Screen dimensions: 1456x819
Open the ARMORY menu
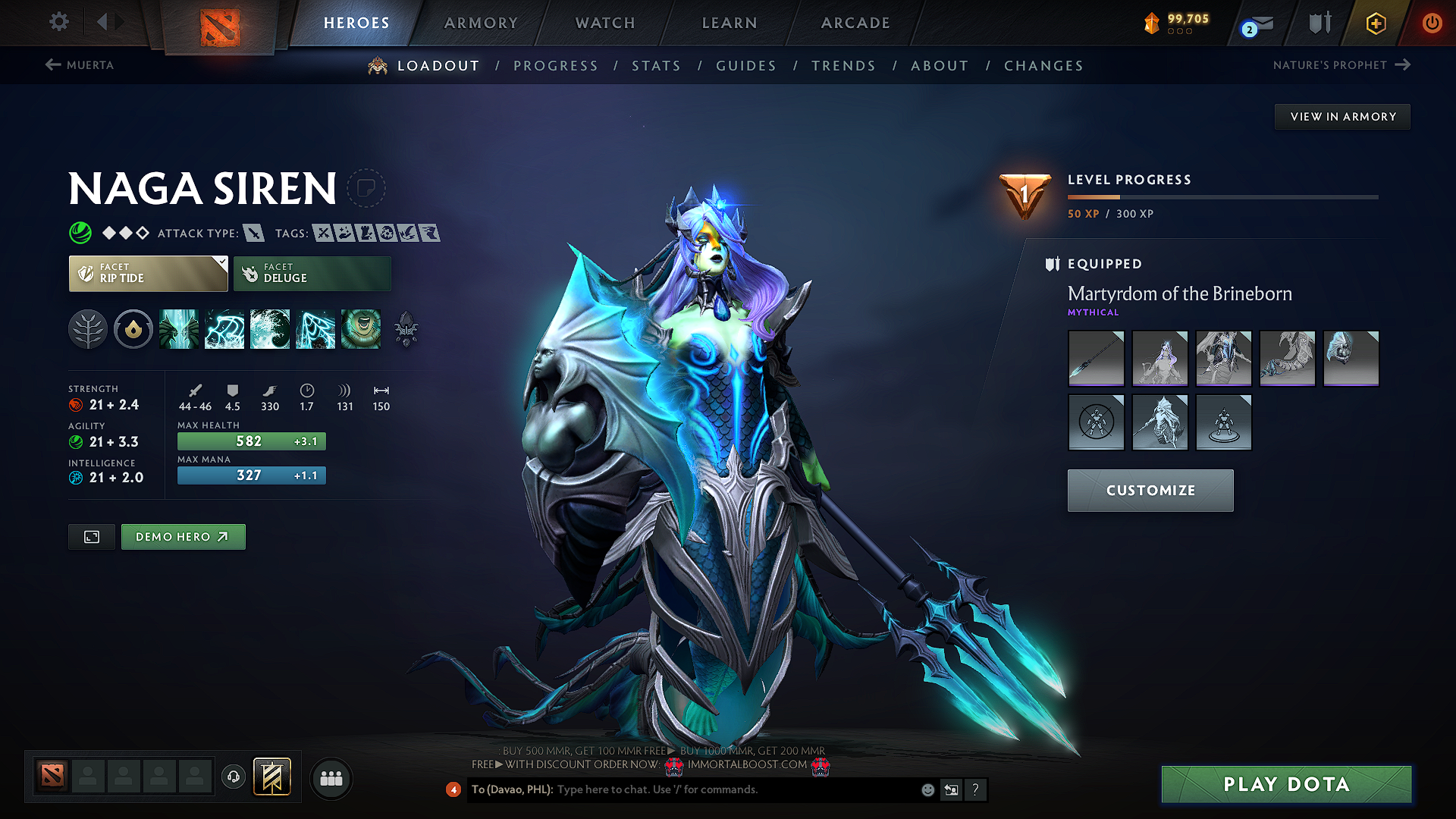(481, 22)
